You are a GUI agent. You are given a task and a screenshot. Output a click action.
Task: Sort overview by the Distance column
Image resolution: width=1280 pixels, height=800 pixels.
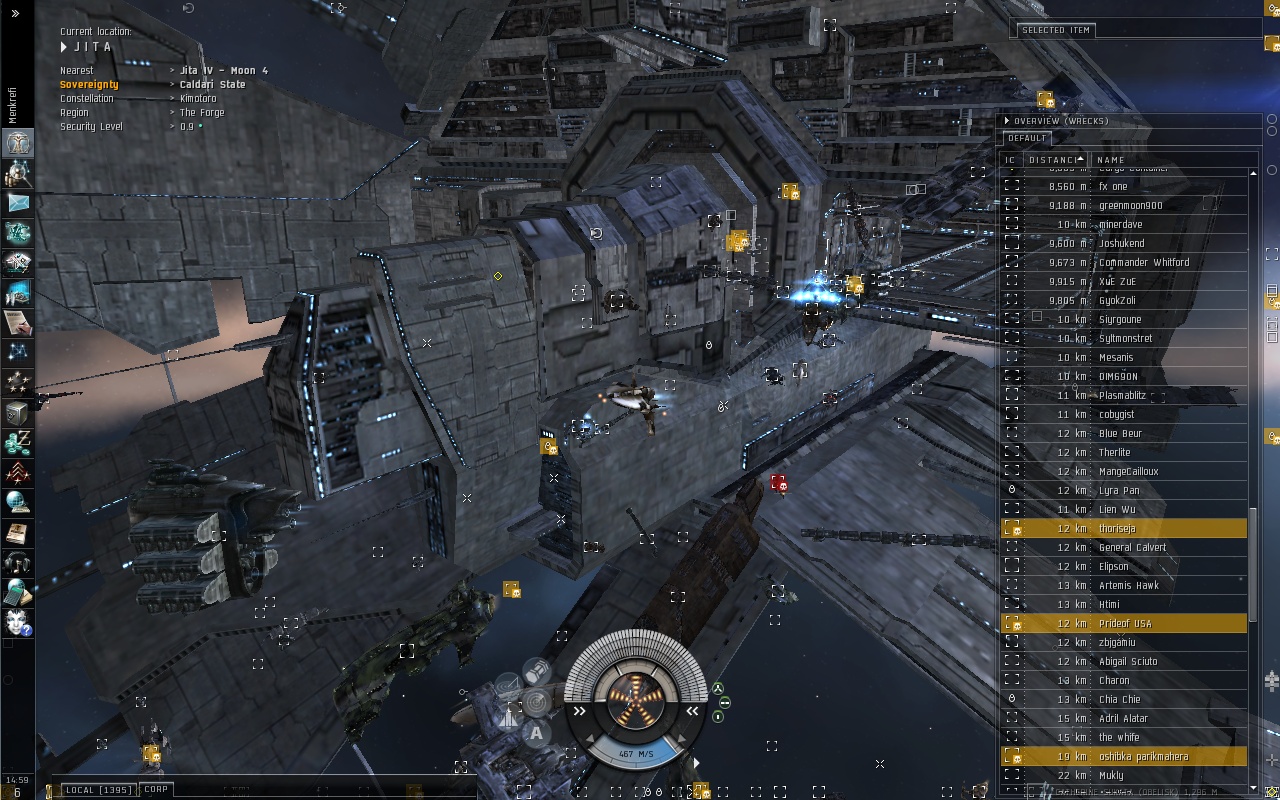pos(1054,160)
